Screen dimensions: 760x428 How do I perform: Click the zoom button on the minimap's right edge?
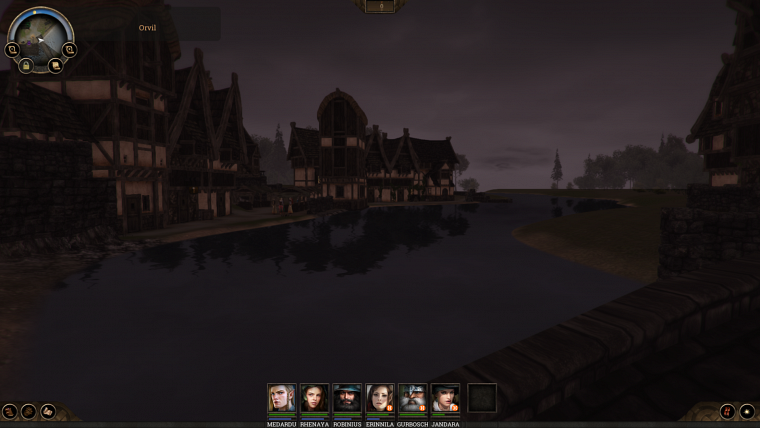pos(69,49)
